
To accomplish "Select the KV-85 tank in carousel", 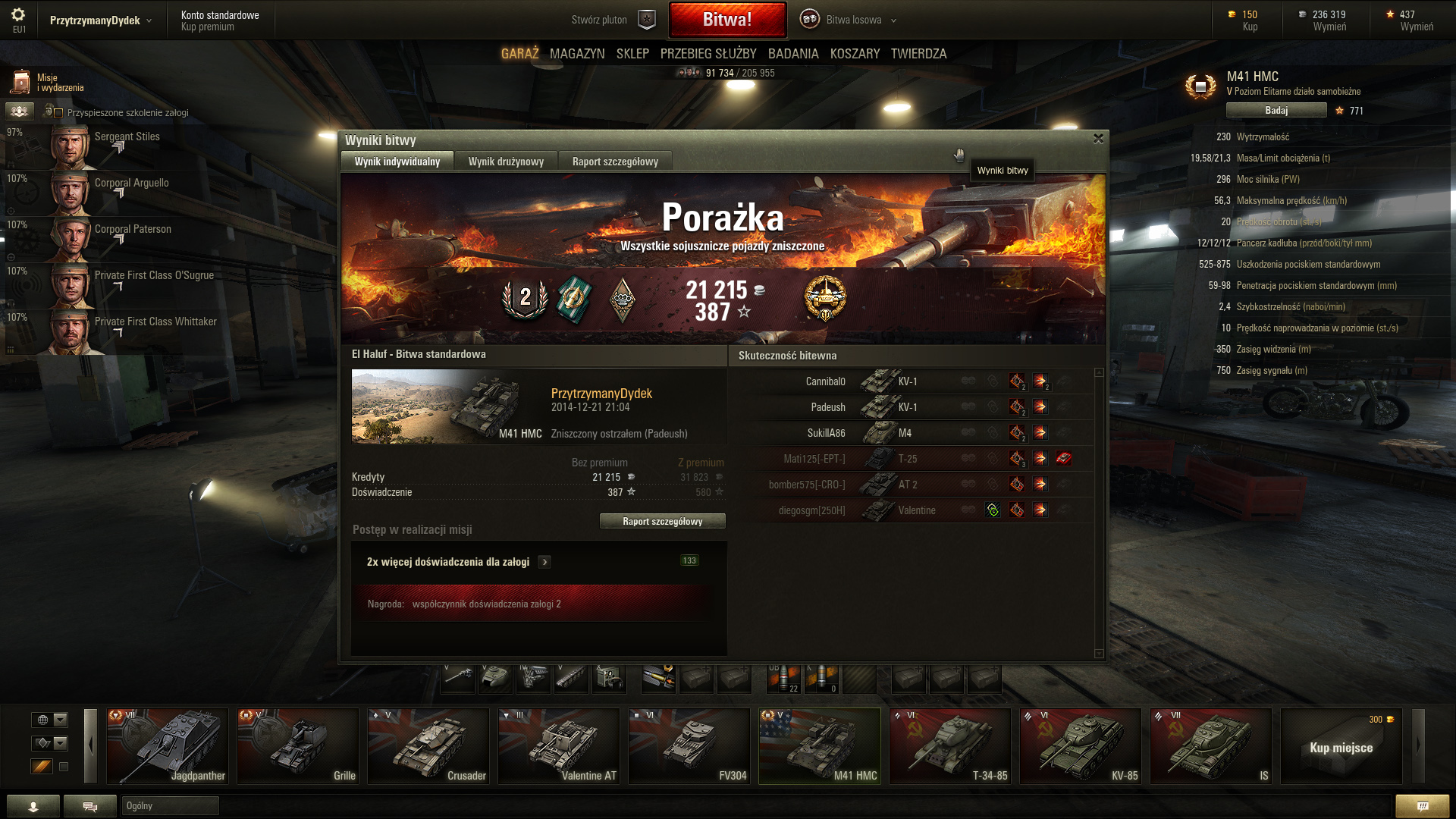I will [x=1081, y=746].
